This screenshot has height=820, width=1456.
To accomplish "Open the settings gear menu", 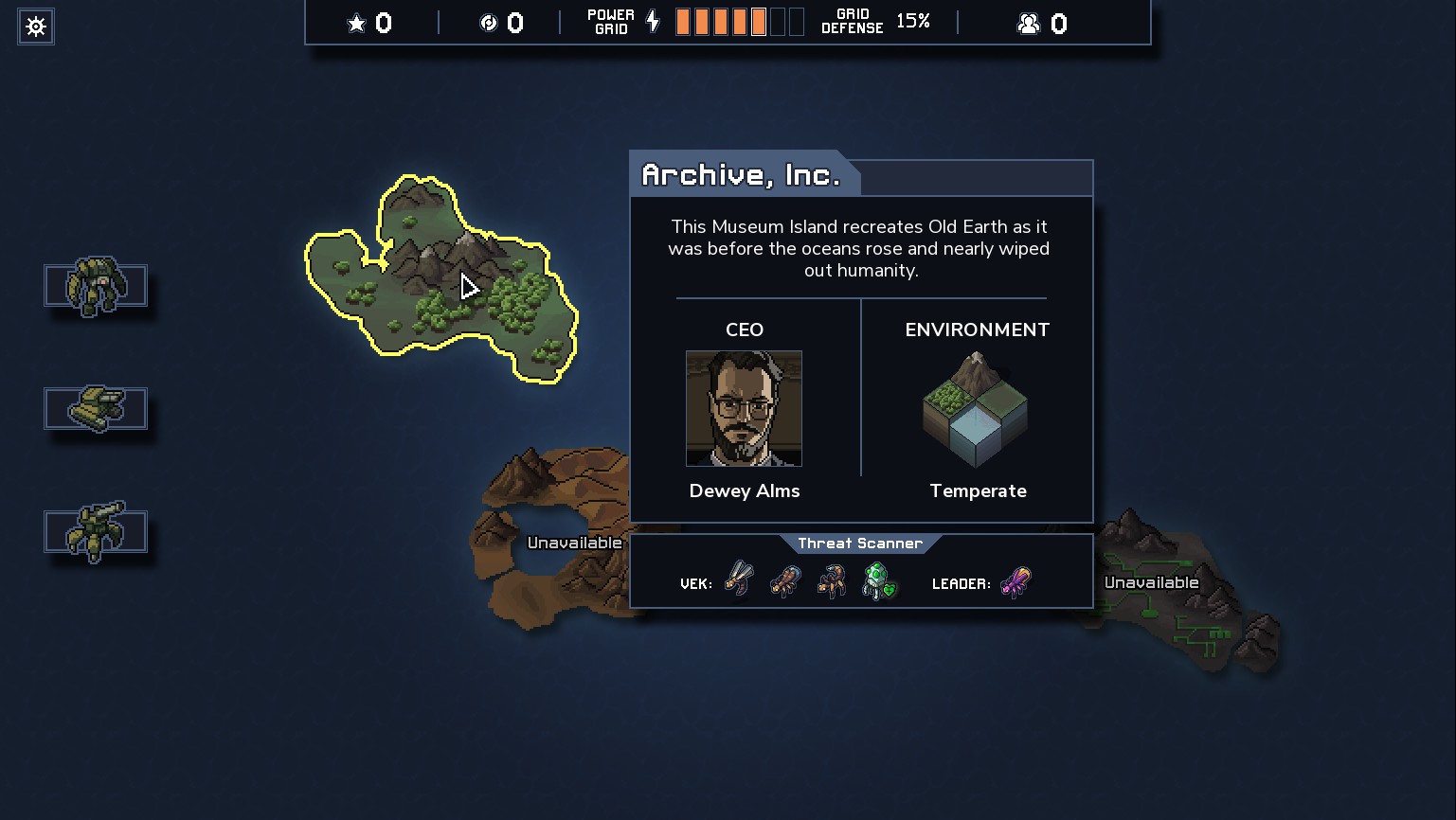I will click(36, 27).
